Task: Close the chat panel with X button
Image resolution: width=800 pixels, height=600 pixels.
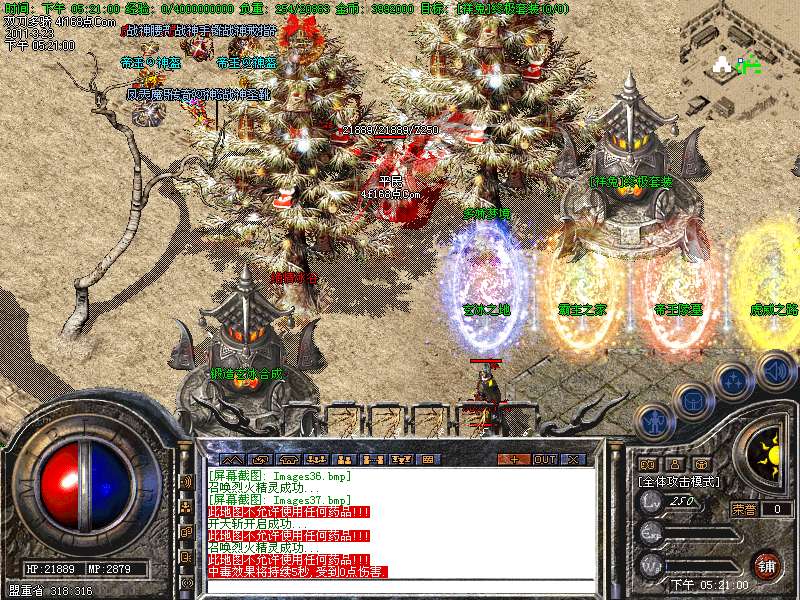Action: click(574, 459)
